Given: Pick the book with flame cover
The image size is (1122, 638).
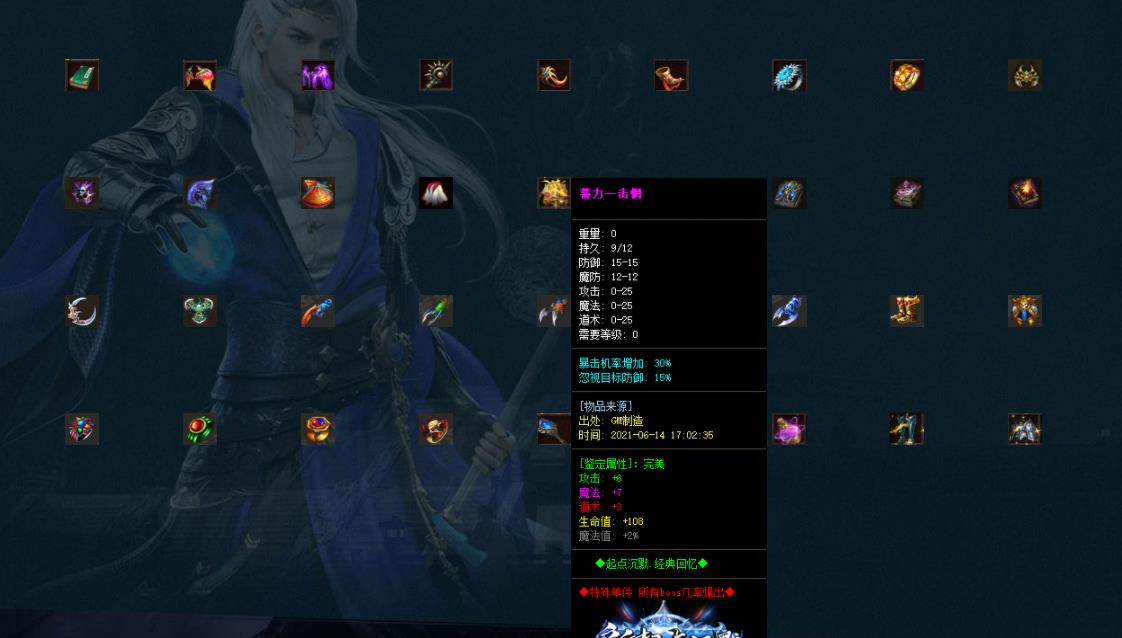Looking at the screenshot, I should point(1025,193).
